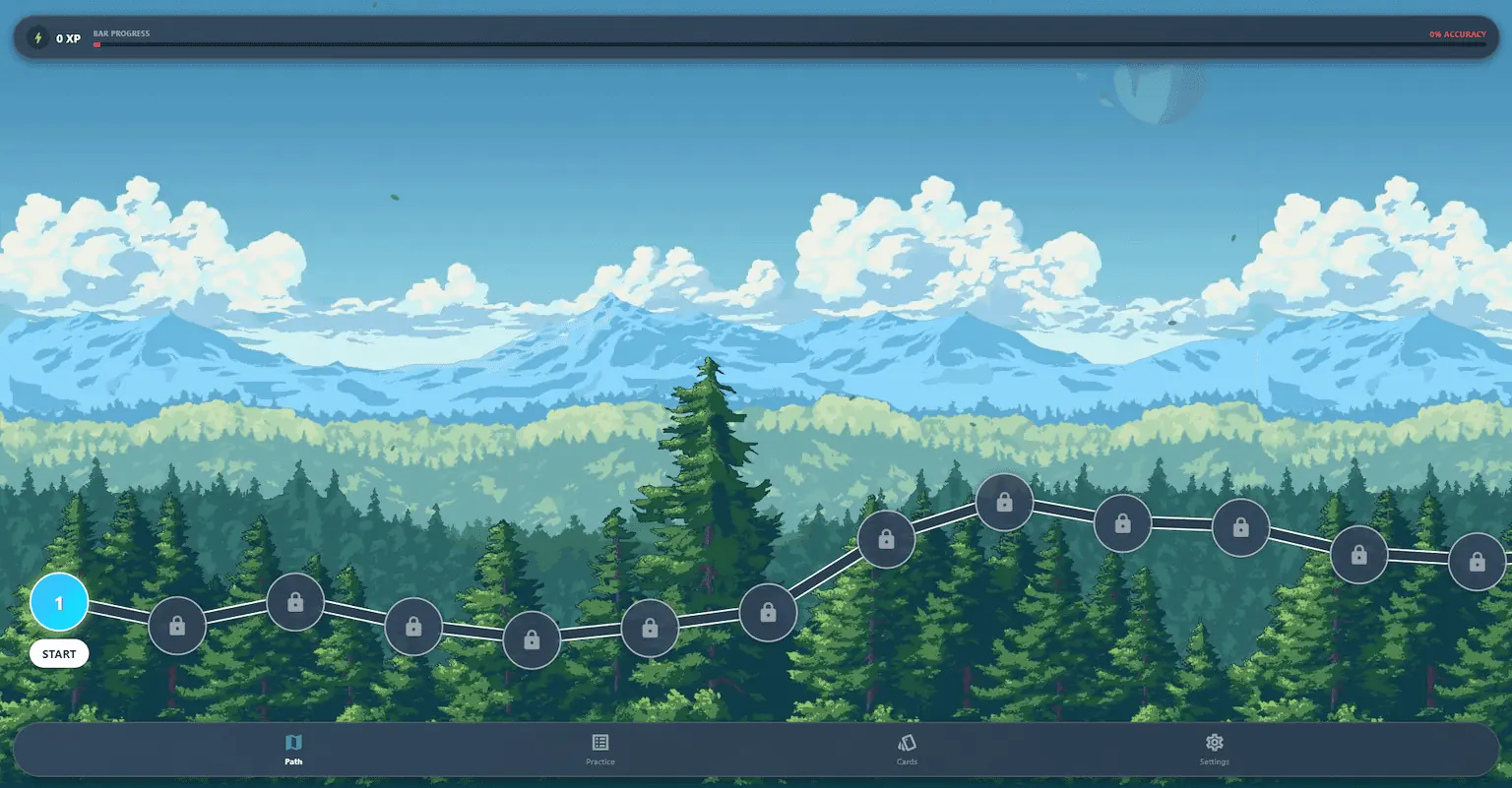Open level 1 node on the path

tap(59, 602)
